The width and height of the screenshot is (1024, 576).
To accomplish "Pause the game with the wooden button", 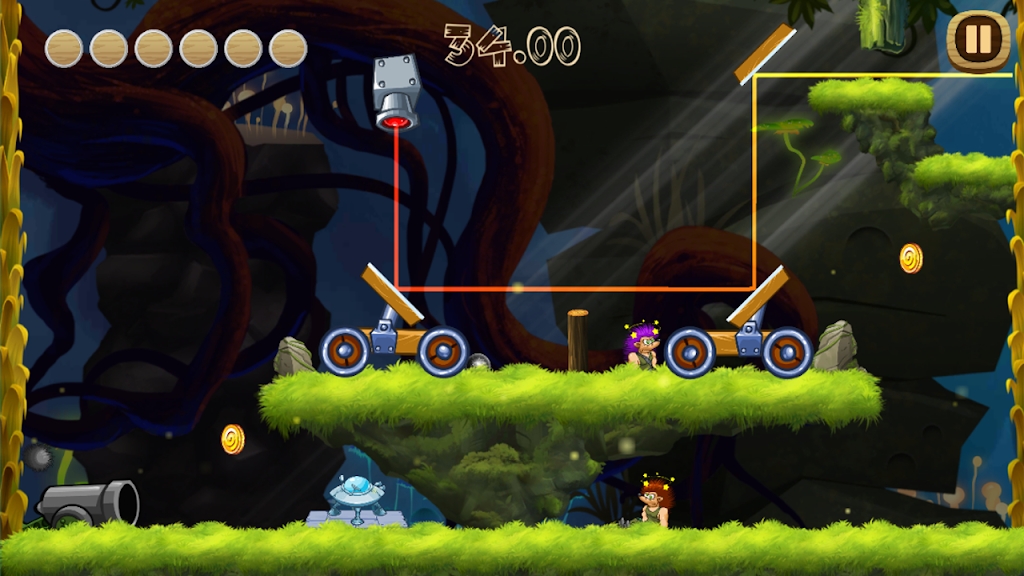I will click(978, 42).
